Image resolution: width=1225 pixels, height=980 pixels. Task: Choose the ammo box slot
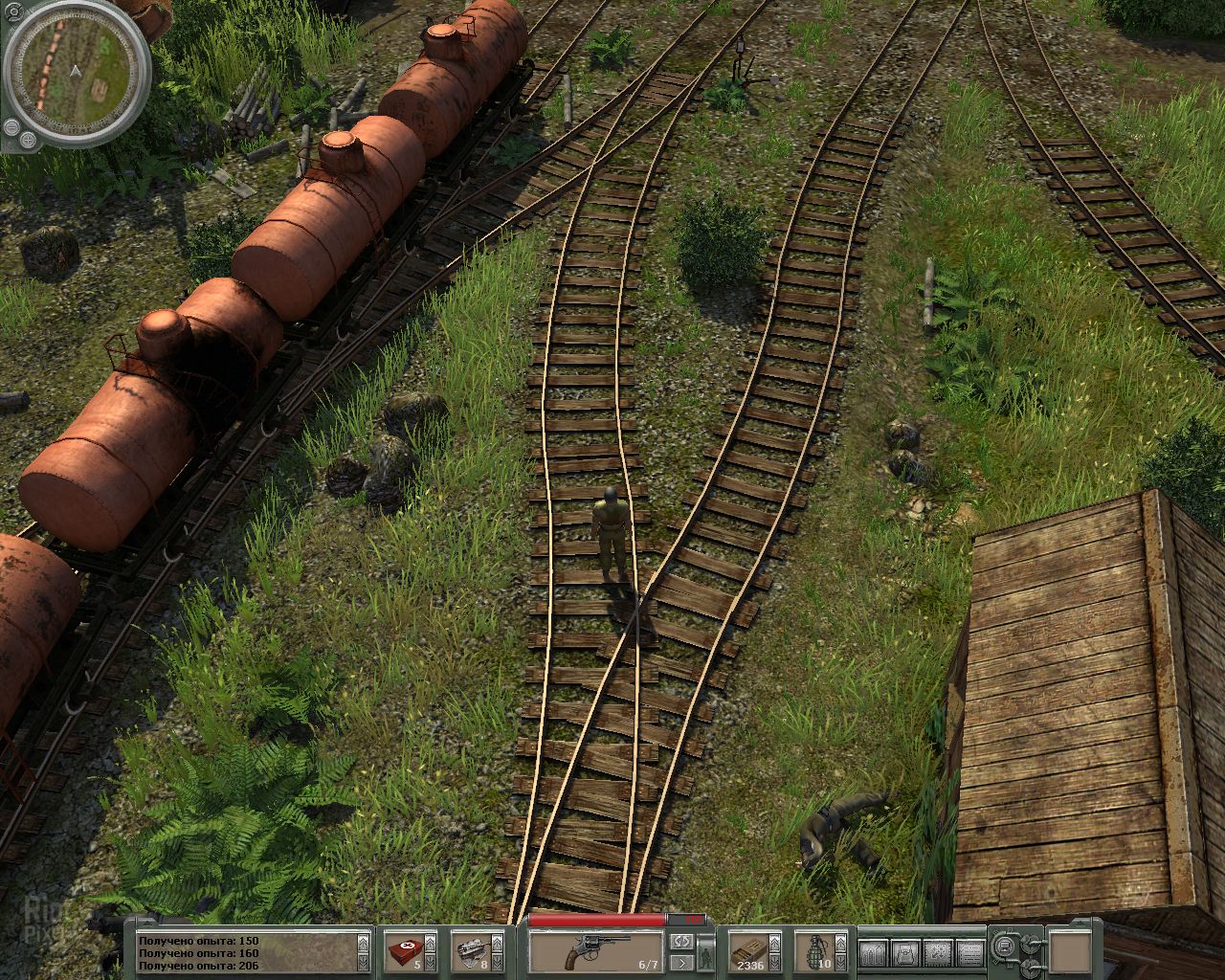coord(753,952)
